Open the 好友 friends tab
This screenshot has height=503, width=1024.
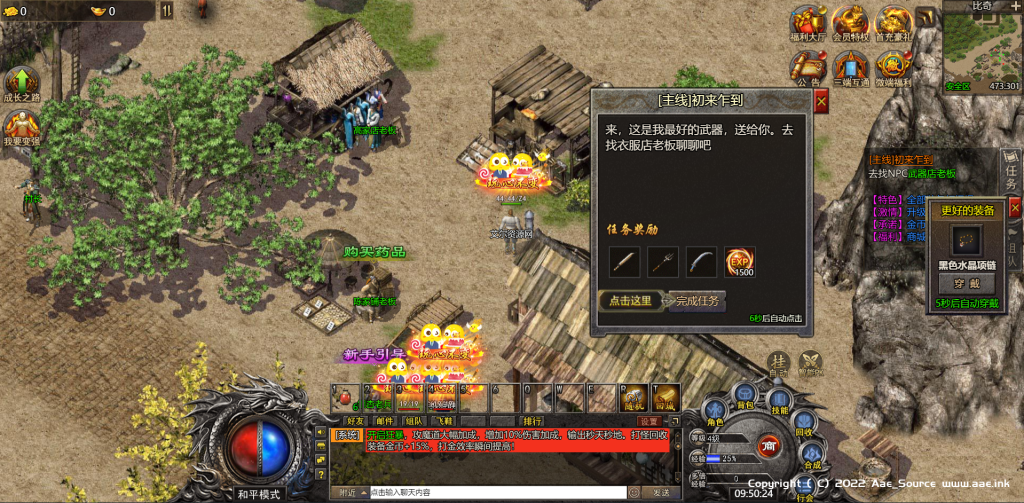point(355,421)
